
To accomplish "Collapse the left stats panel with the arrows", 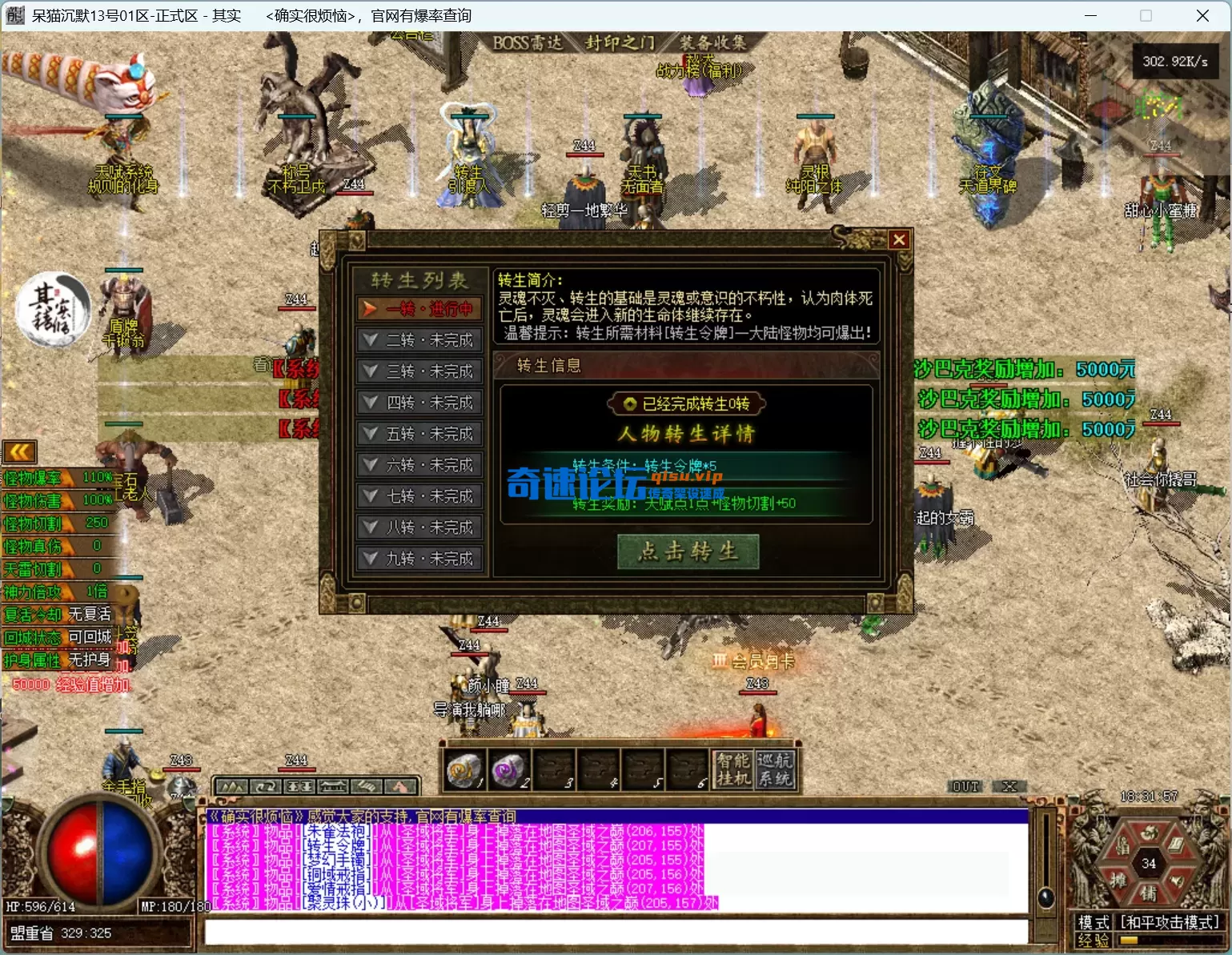I will coord(18,451).
